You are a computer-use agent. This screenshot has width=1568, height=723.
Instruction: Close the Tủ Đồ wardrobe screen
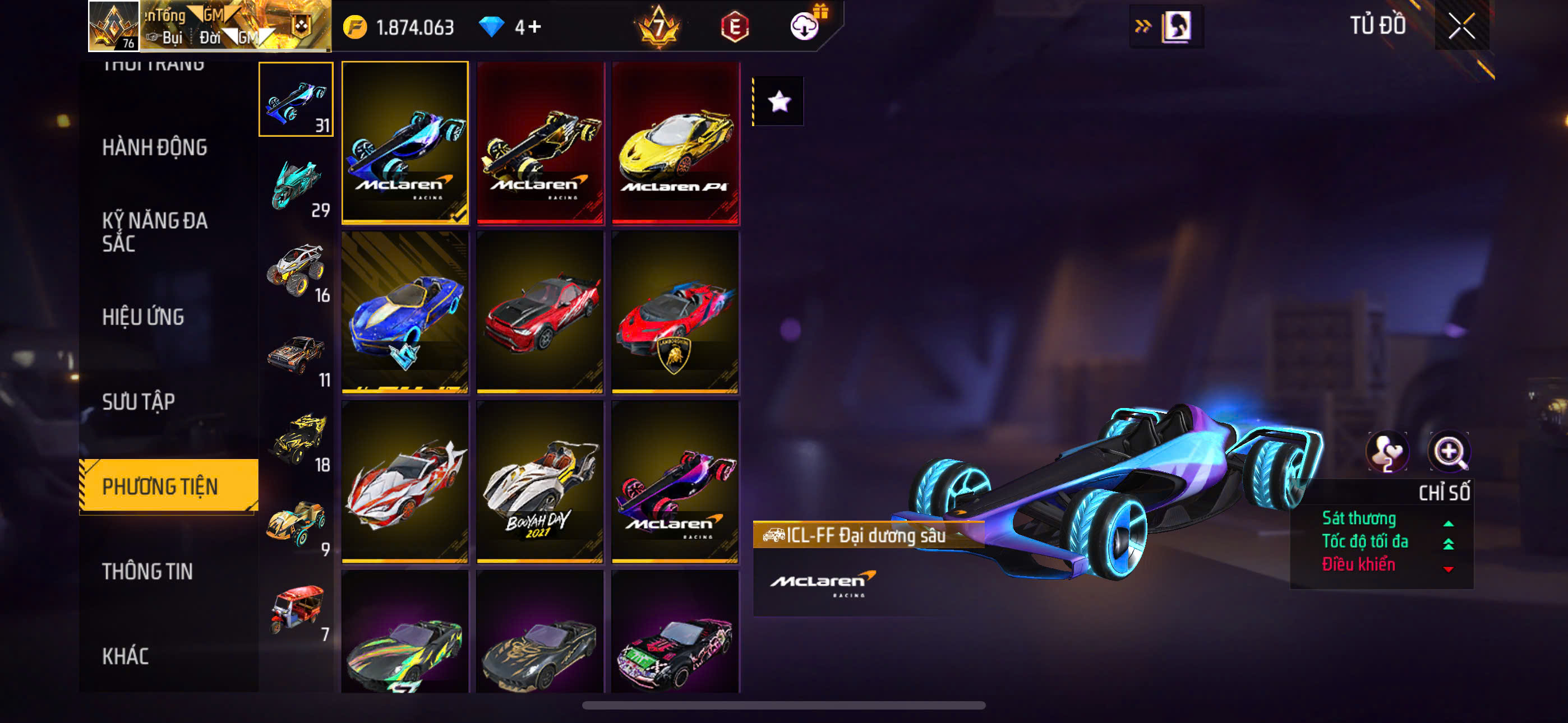pyautogui.click(x=1461, y=26)
